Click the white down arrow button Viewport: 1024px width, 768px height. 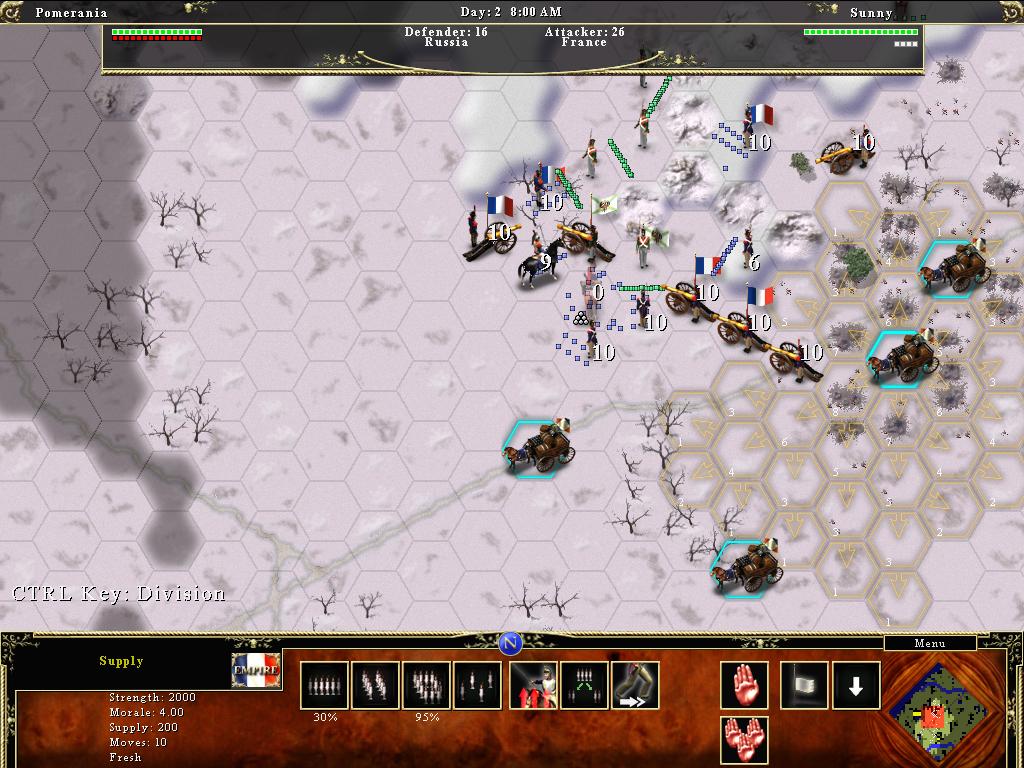click(856, 686)
